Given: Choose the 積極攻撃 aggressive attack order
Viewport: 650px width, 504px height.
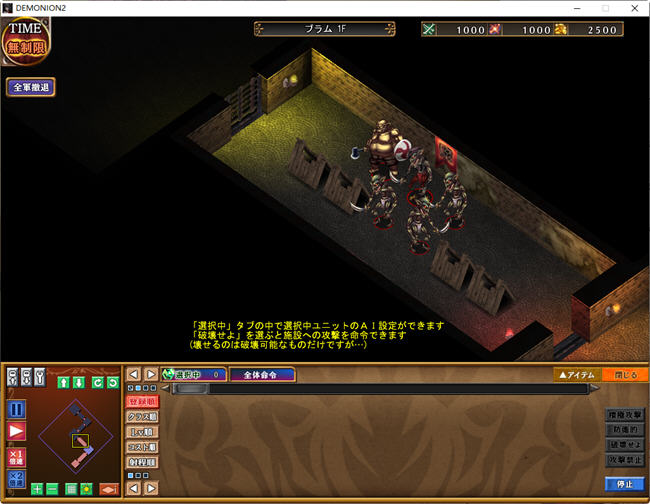Looking at the screenshot, I should (623, 414).
